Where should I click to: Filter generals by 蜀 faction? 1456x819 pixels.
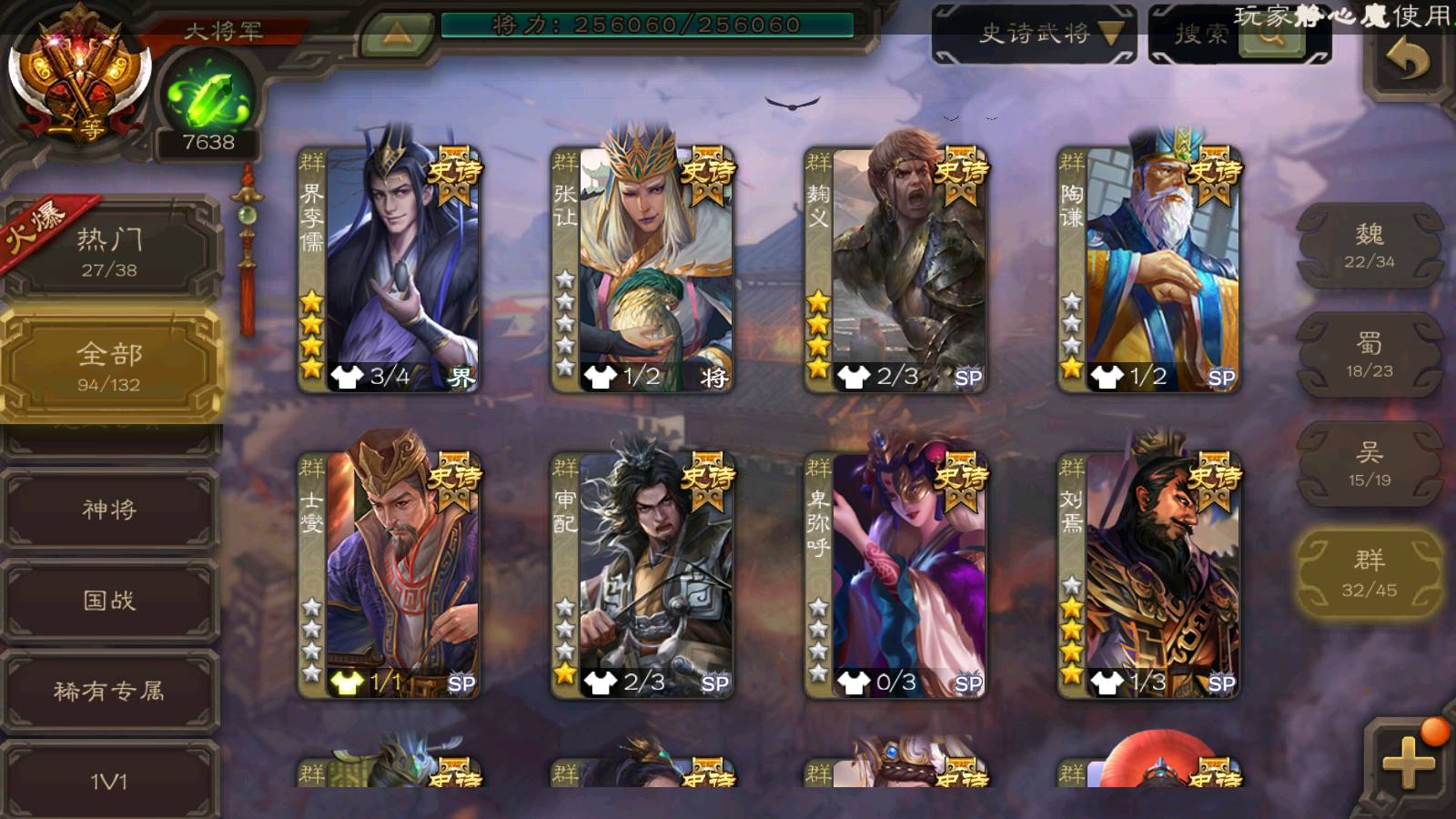(x=1370, y=355)
